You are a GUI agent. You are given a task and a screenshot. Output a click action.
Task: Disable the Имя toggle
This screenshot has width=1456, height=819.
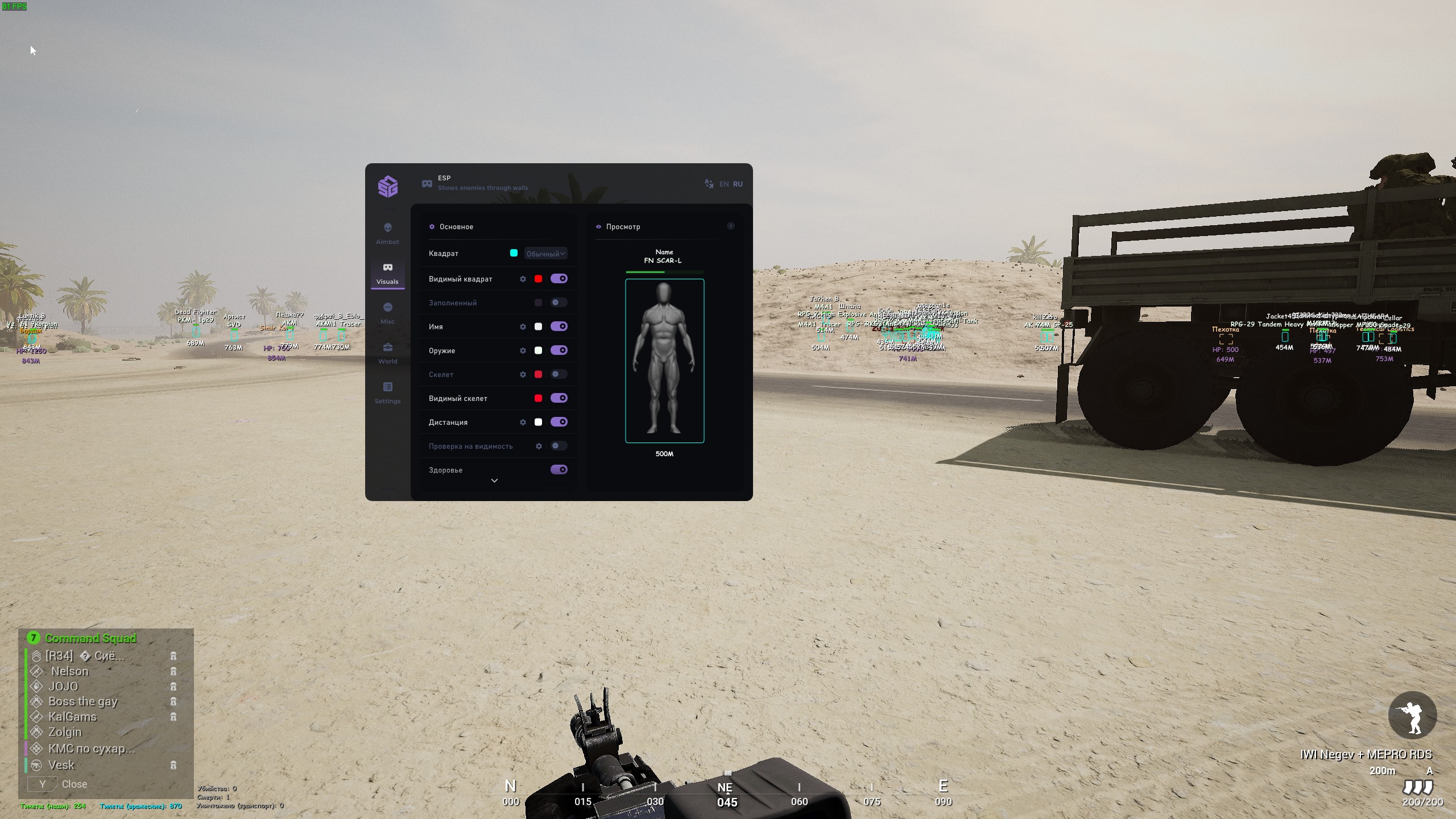click(560, 326)
